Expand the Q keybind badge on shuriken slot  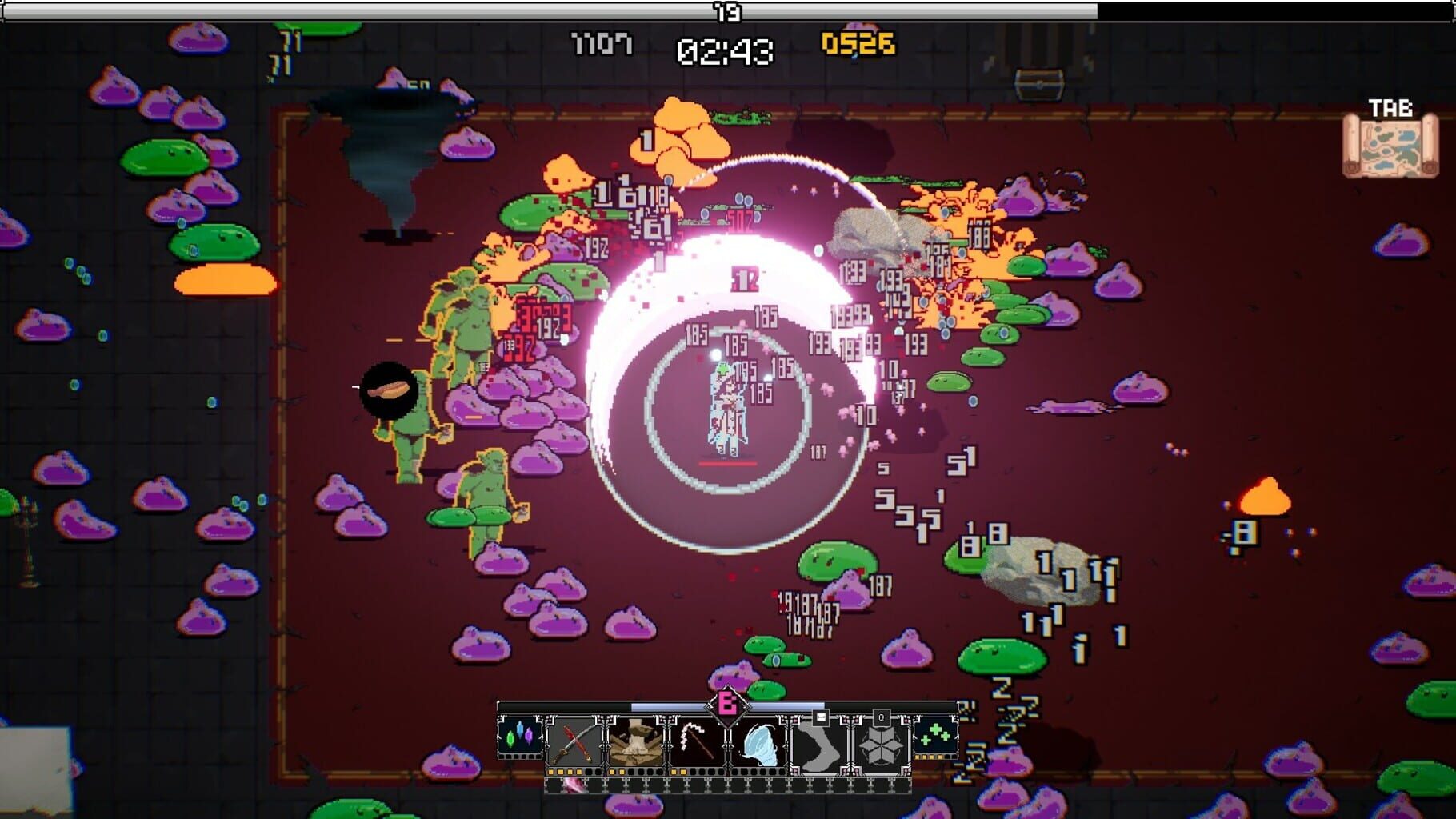point(881,717)
